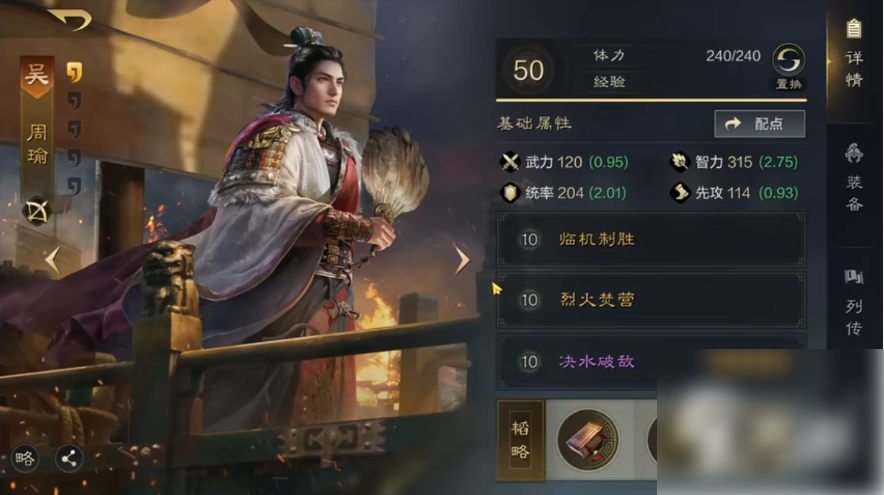Switch to the 列传 biography tab

tap(853, 302)
